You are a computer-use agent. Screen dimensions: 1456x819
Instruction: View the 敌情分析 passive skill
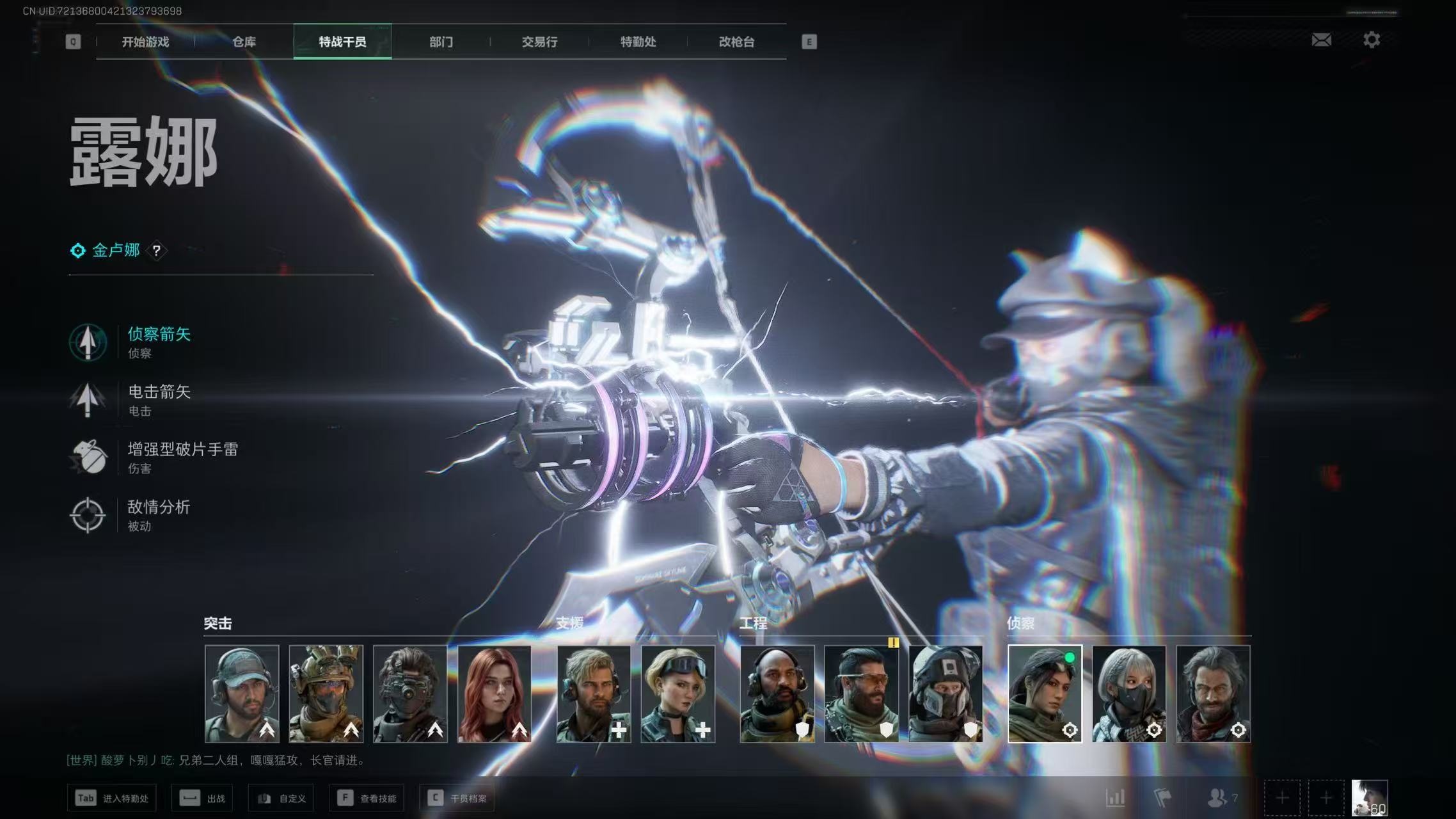tap(159, 514)
